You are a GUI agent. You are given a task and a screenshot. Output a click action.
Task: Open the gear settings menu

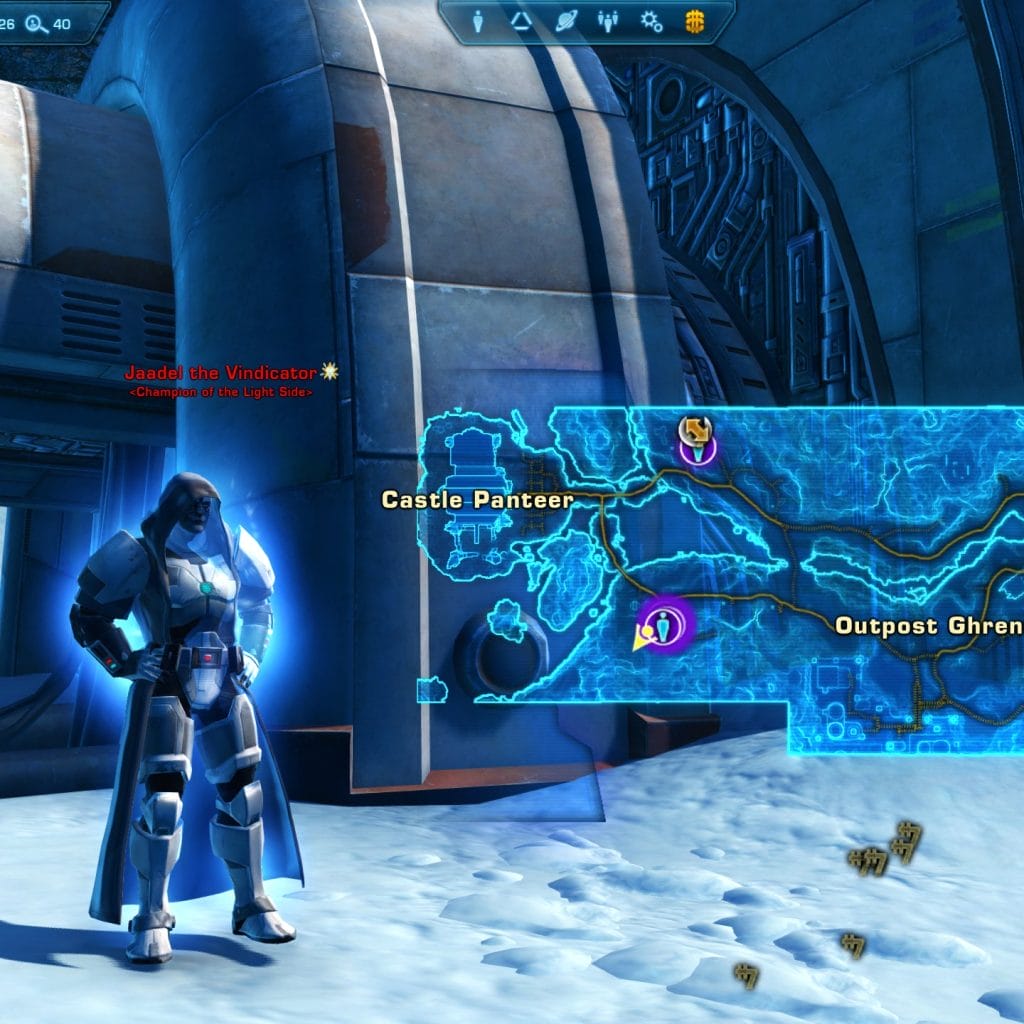(651, 22)
